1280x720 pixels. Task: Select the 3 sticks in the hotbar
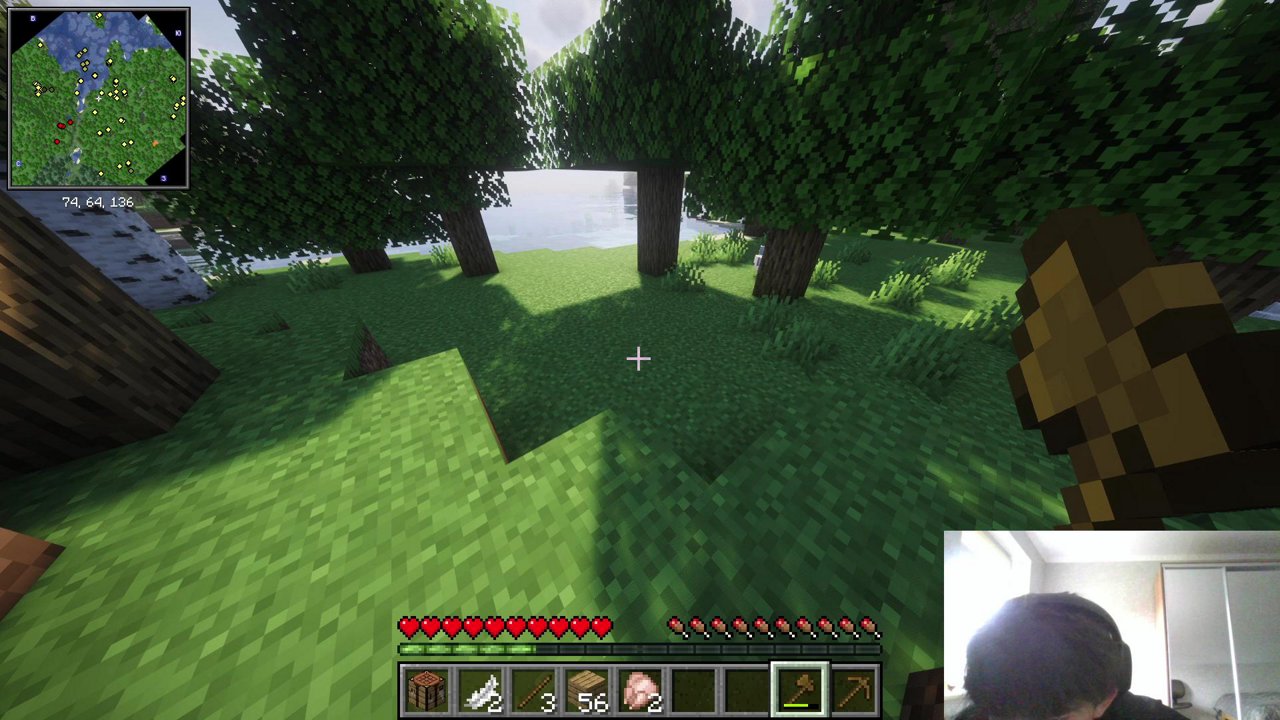click(x=535, y=686)
